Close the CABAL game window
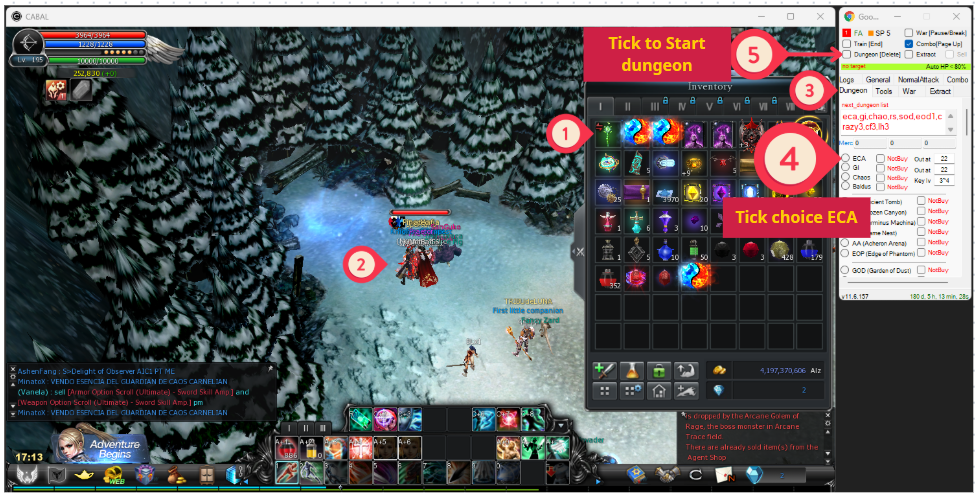The height and width of the screenshot is (496, 977). [x=816, y=17]
